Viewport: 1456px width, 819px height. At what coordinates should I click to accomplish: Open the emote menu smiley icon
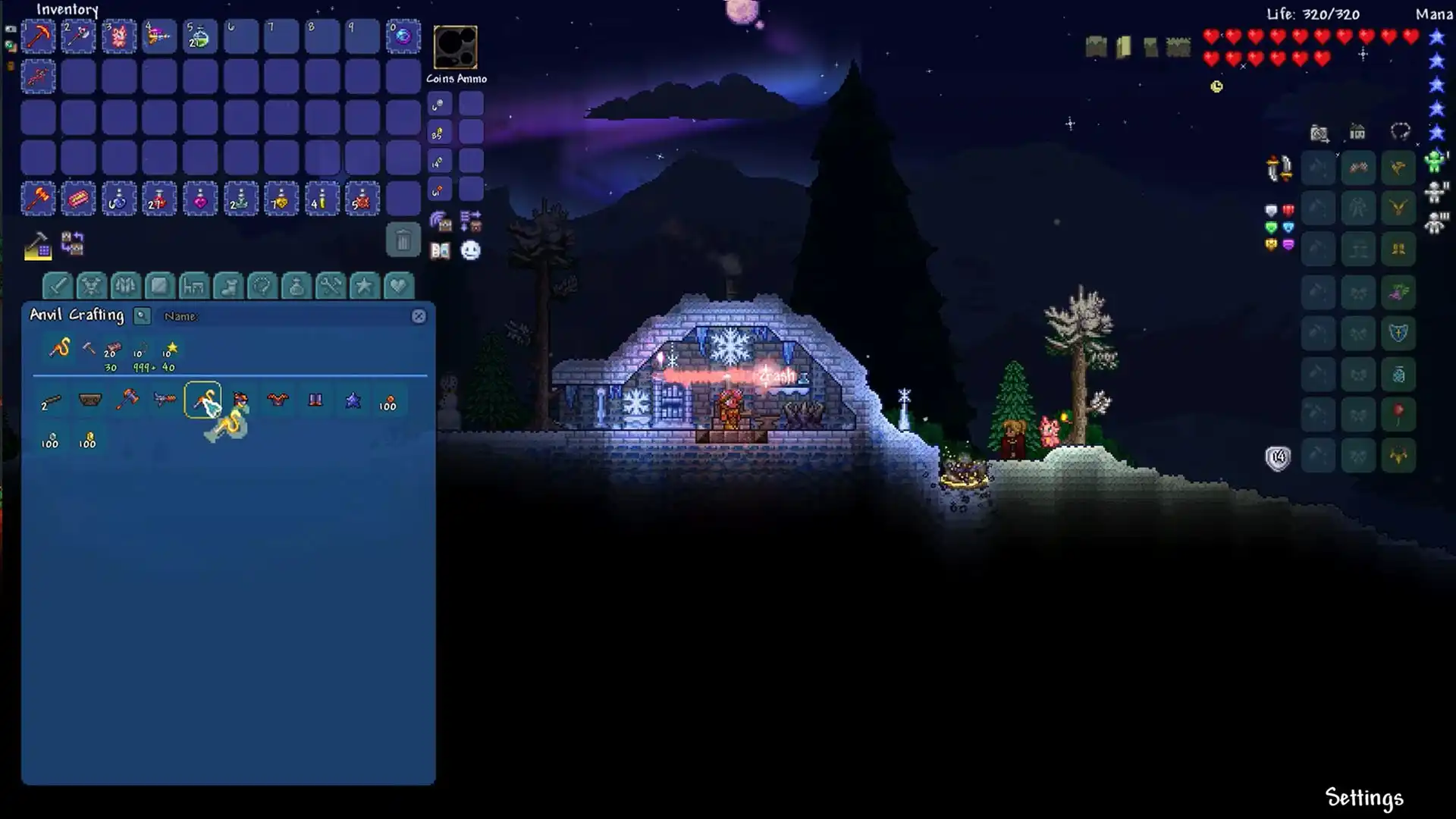[471, 250]
